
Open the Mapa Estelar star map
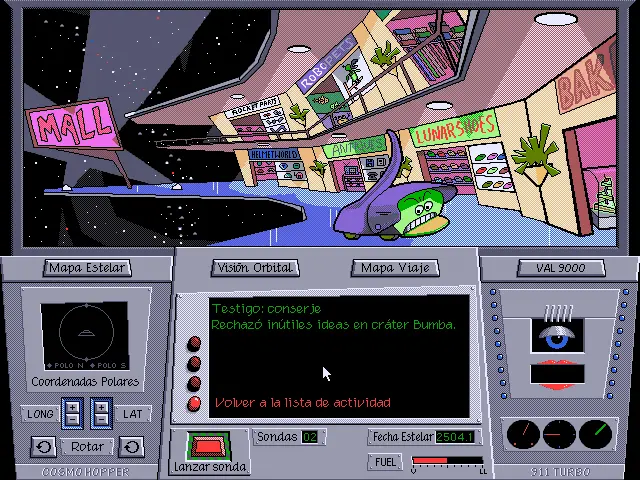tap(87, 268)
